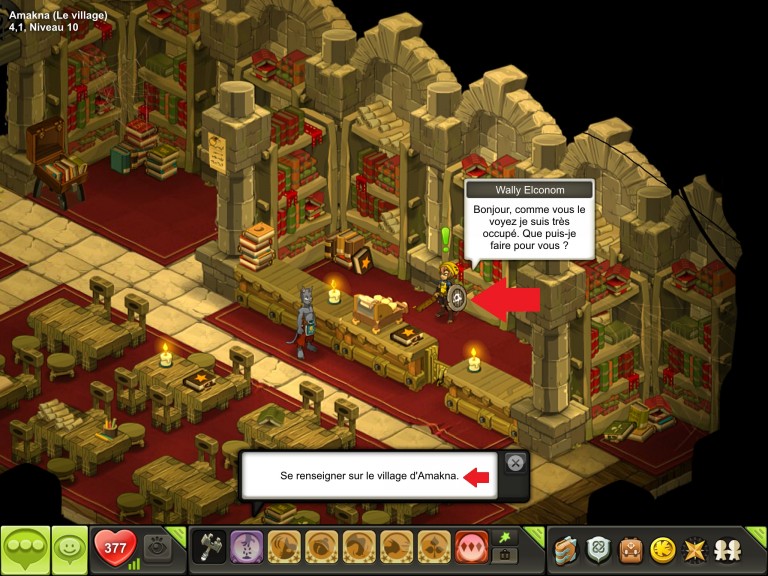
Task: Click the red heart health button
Action: click(x=114, y=548)
